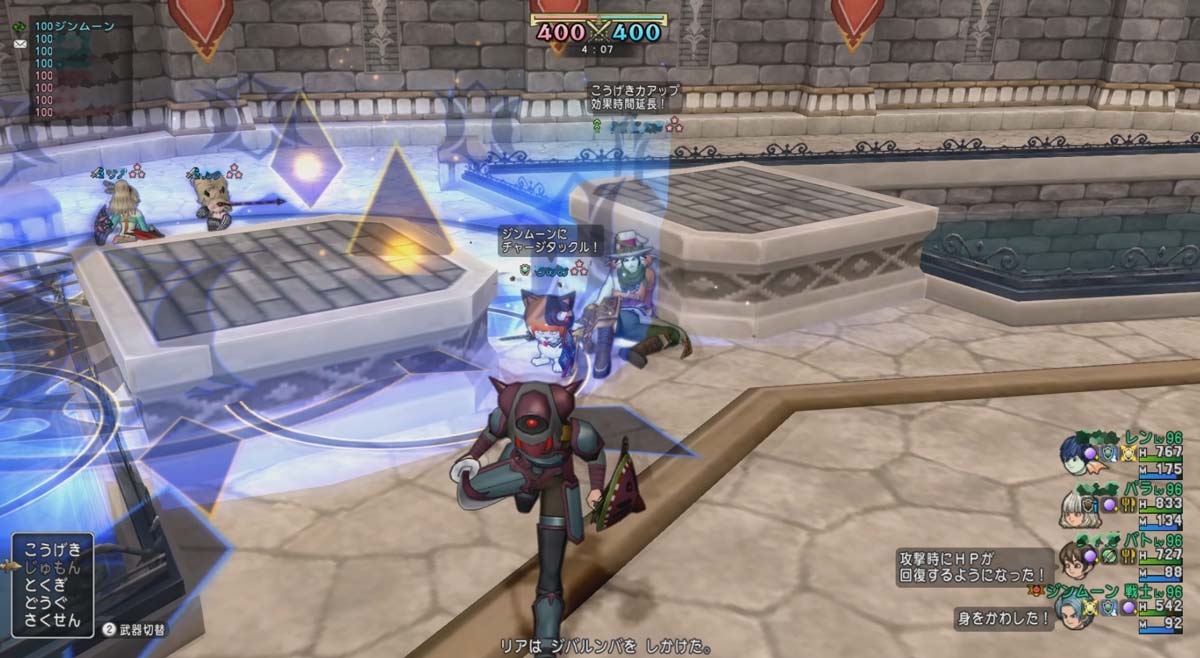Screen dimensions: 1200x658
Task: Click the ジンムーン row in the scoreboard
Action: [75, 26]
